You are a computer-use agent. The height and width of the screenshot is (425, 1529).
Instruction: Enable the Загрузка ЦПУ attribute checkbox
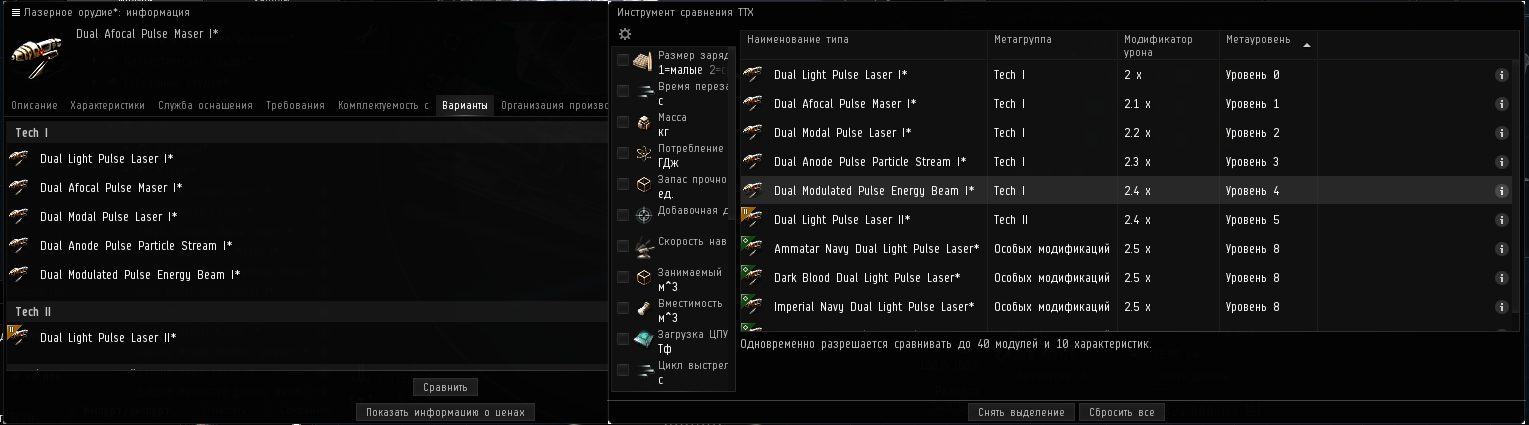(x=623, y=339)
